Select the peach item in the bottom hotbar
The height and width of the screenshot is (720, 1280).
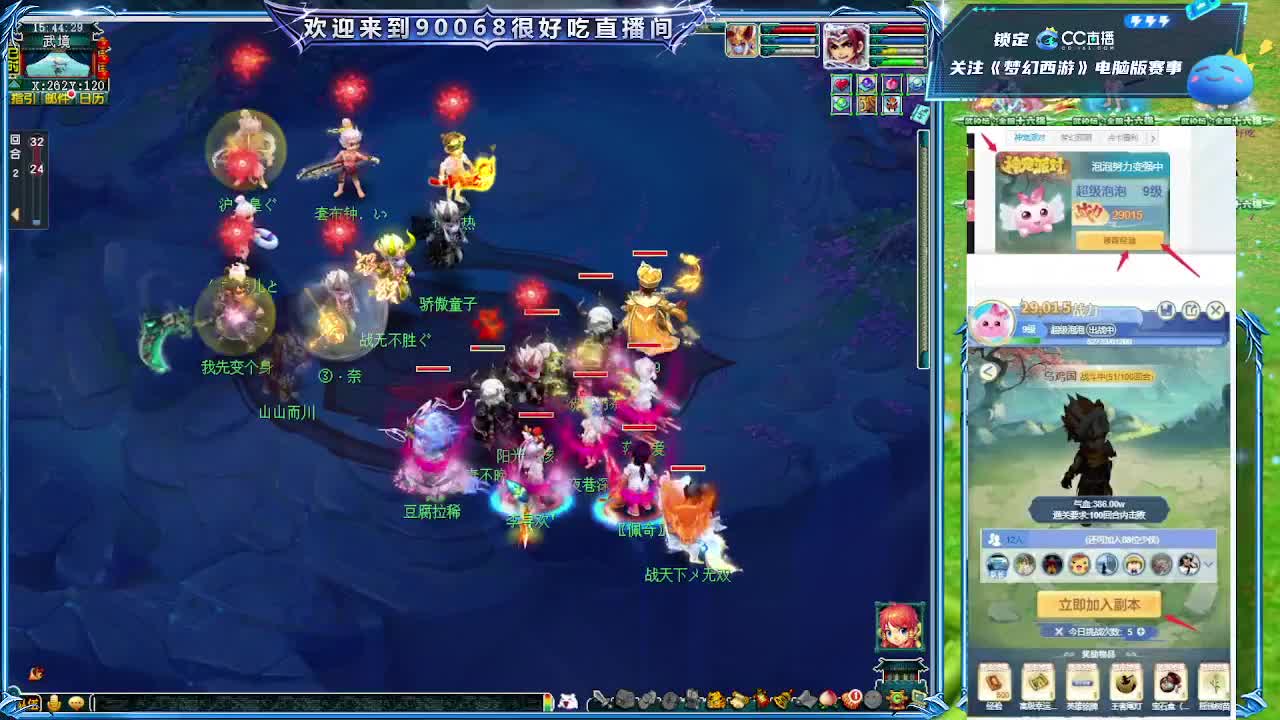click(827, 700)
